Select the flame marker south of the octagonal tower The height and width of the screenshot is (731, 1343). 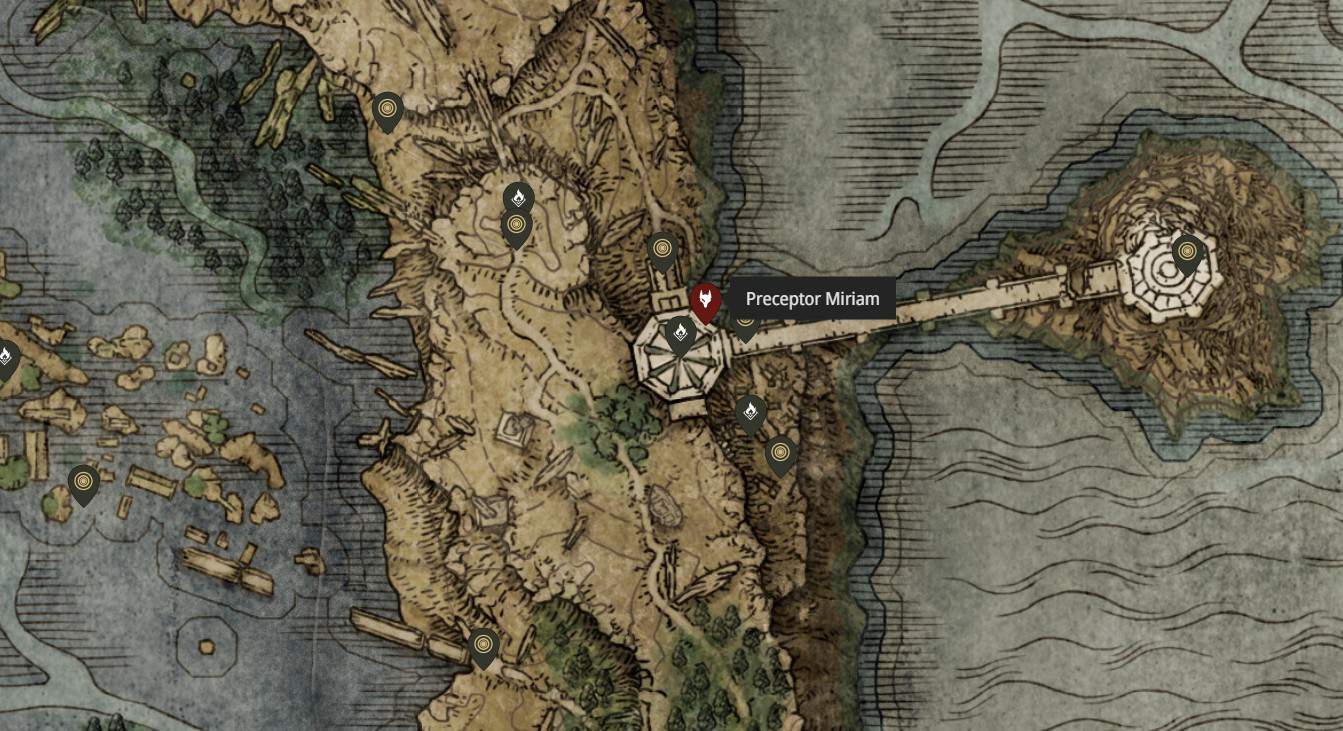pyautogui.click(x=751, y=410)
